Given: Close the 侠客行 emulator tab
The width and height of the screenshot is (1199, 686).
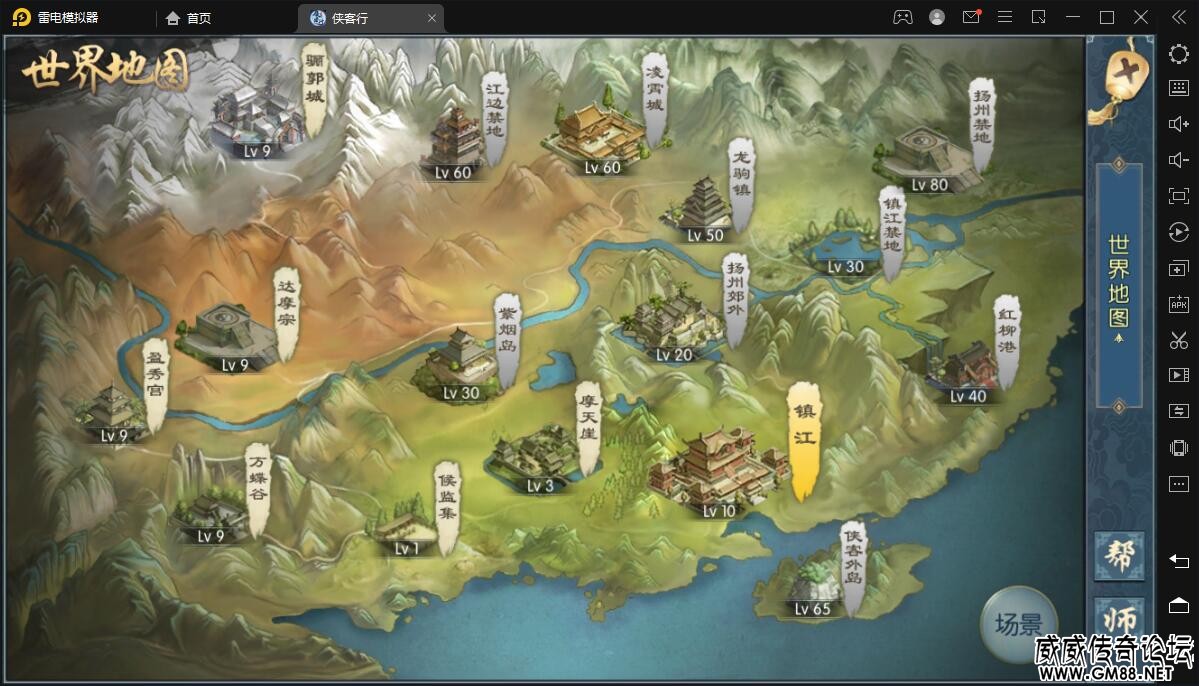Looking at the screenshot, I should [x=432, y=18].
